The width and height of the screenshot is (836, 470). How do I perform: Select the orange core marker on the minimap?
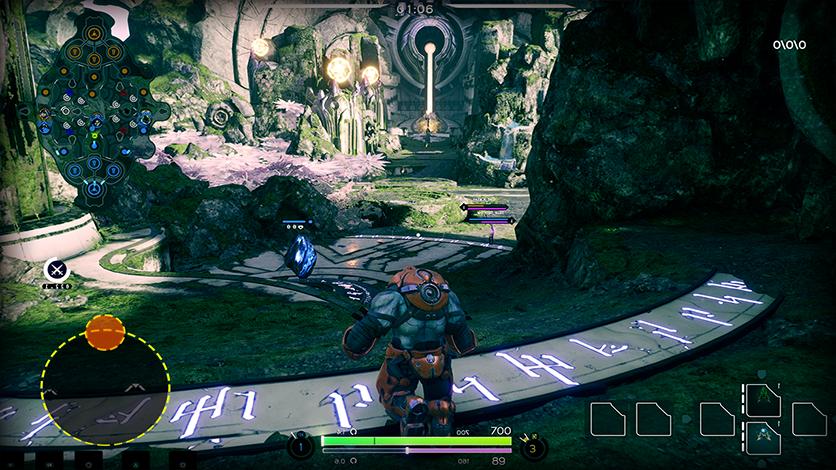coord(93,33)
